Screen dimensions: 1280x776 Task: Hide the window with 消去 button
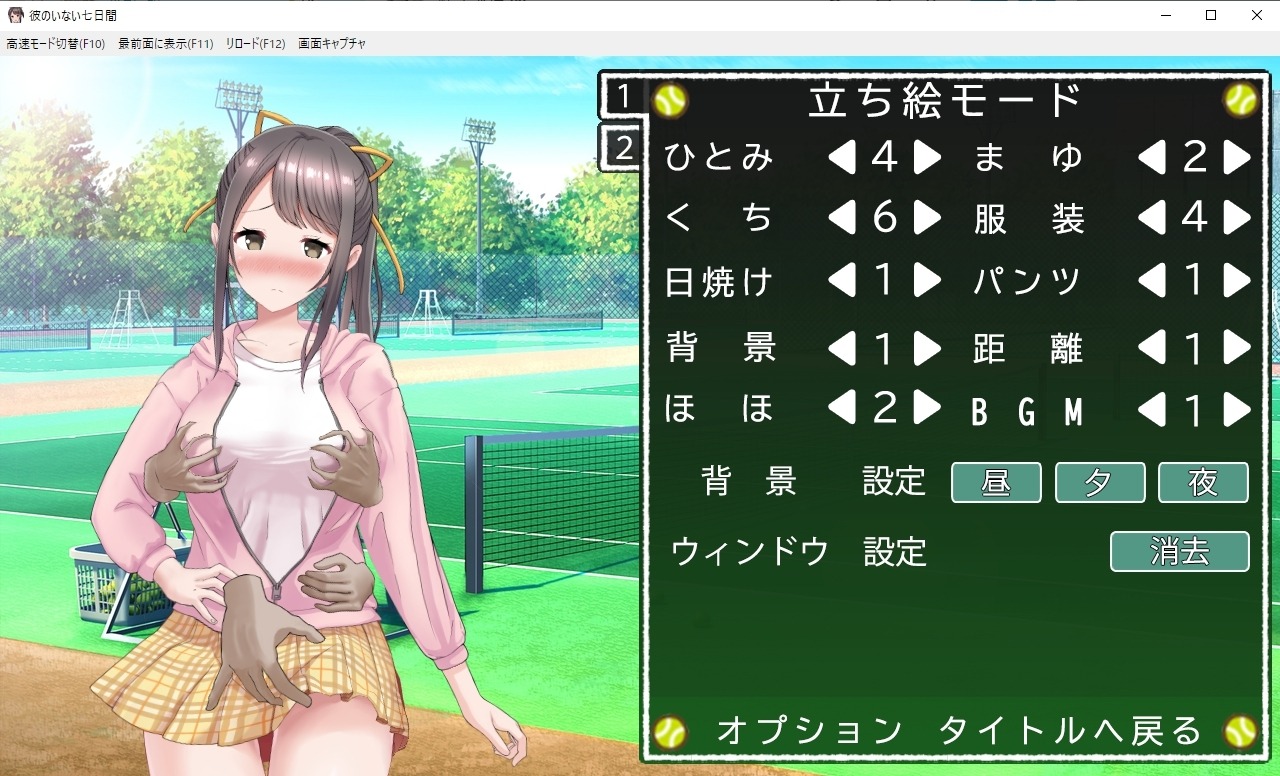1180,552
